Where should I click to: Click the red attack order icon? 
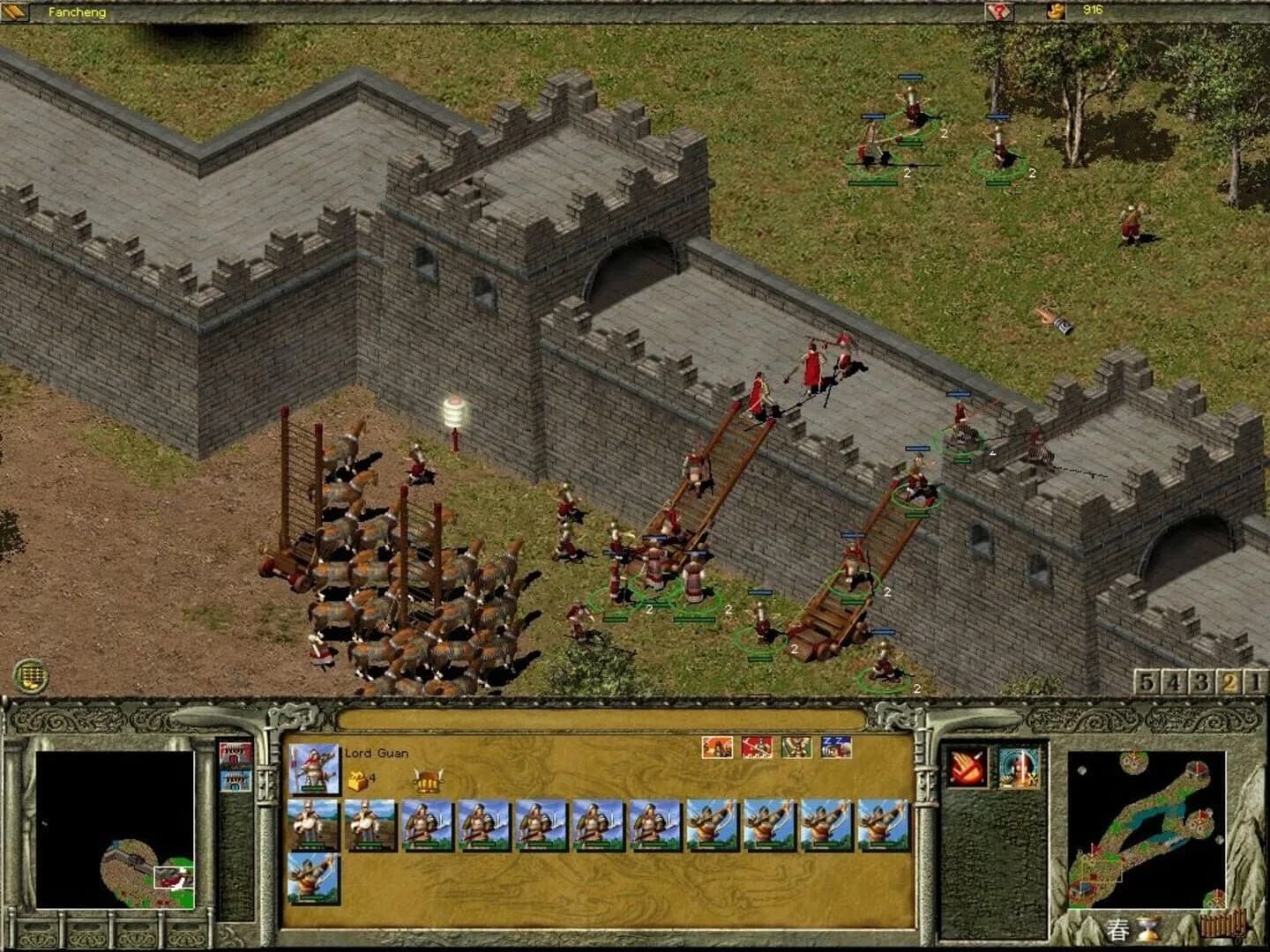[755, 747]
